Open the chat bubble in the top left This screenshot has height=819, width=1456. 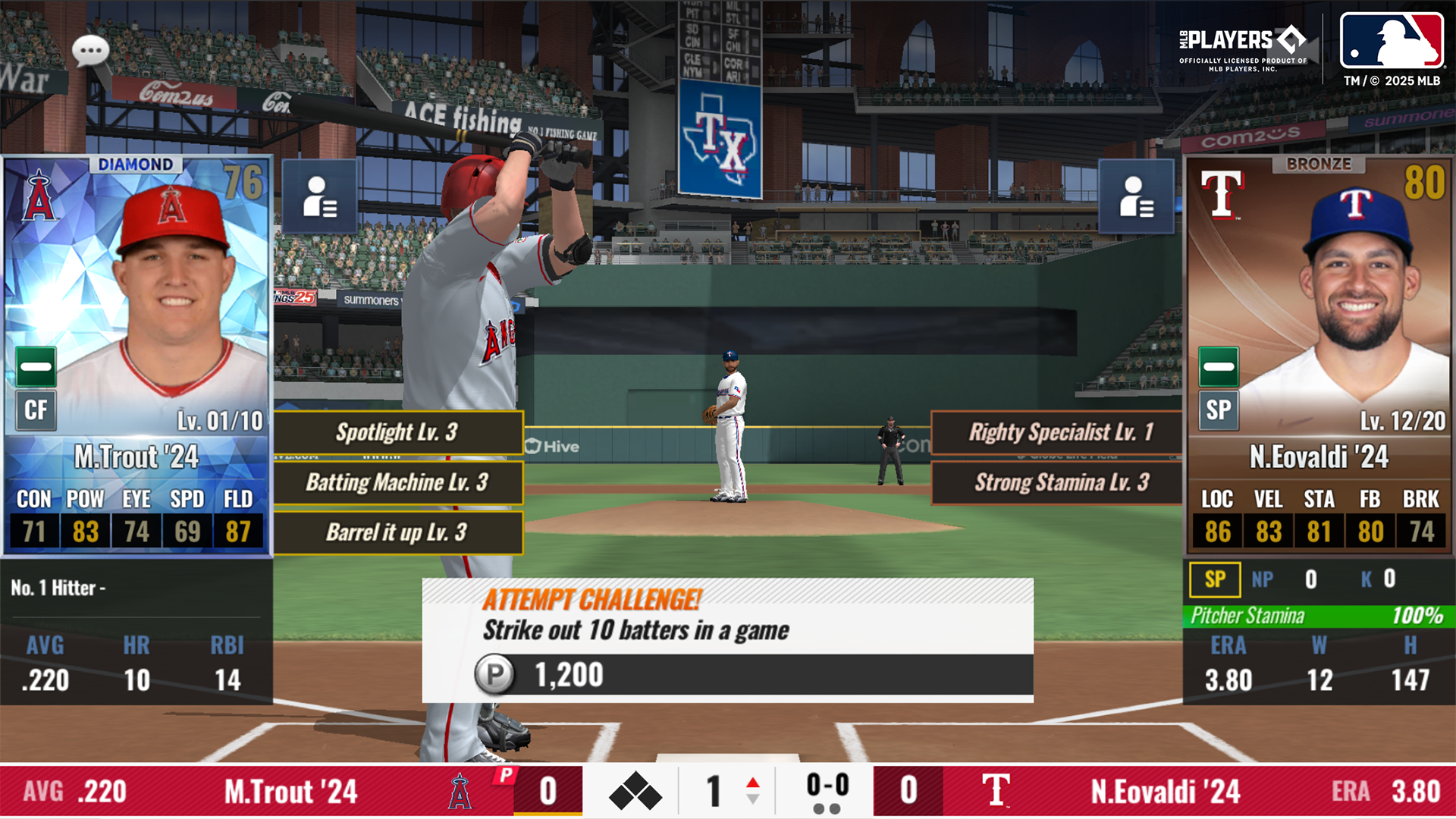(x=89, y=50)
